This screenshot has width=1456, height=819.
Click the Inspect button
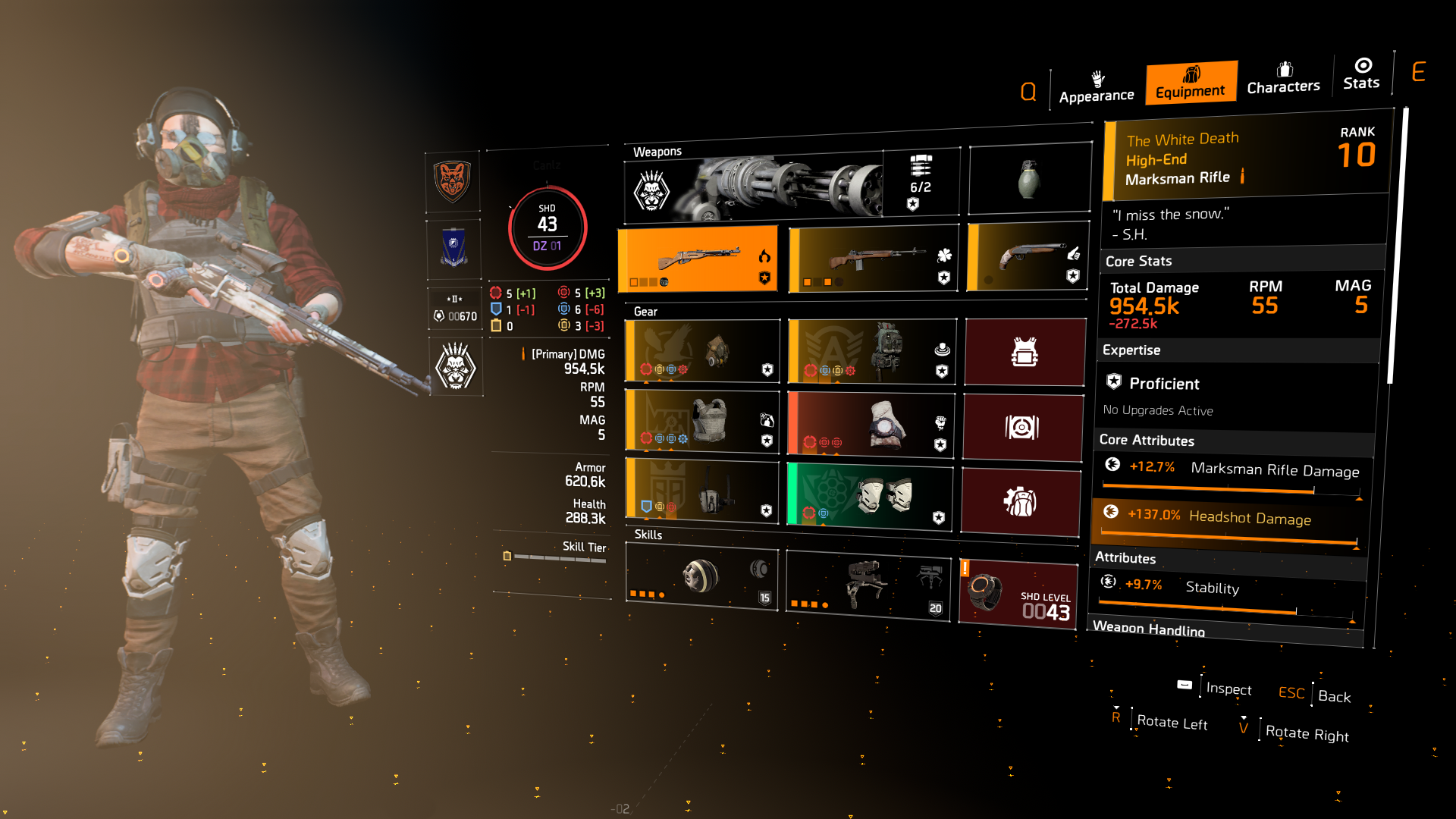[x=1228, y=689]
